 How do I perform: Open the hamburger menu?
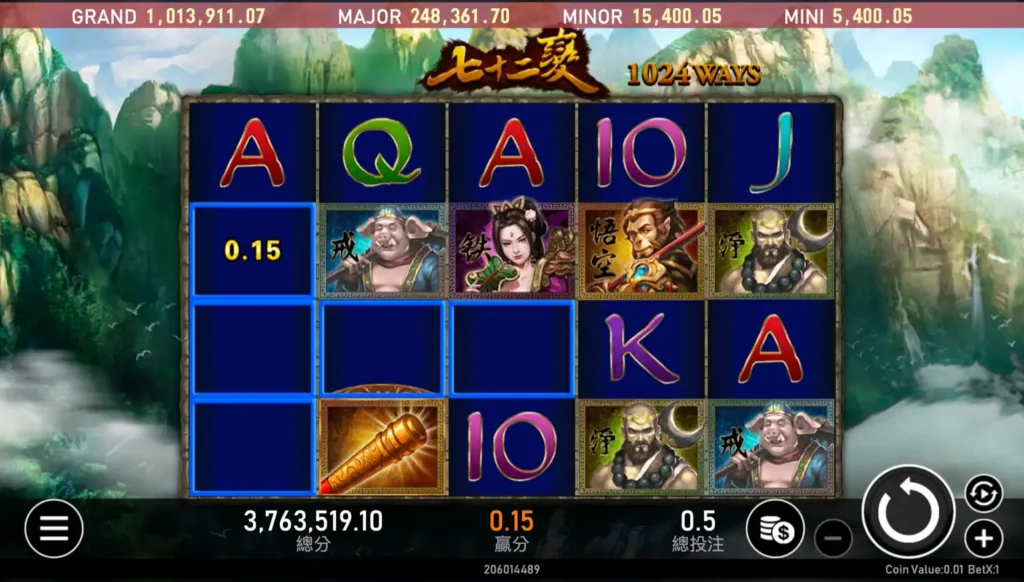[x=54, y=528]
